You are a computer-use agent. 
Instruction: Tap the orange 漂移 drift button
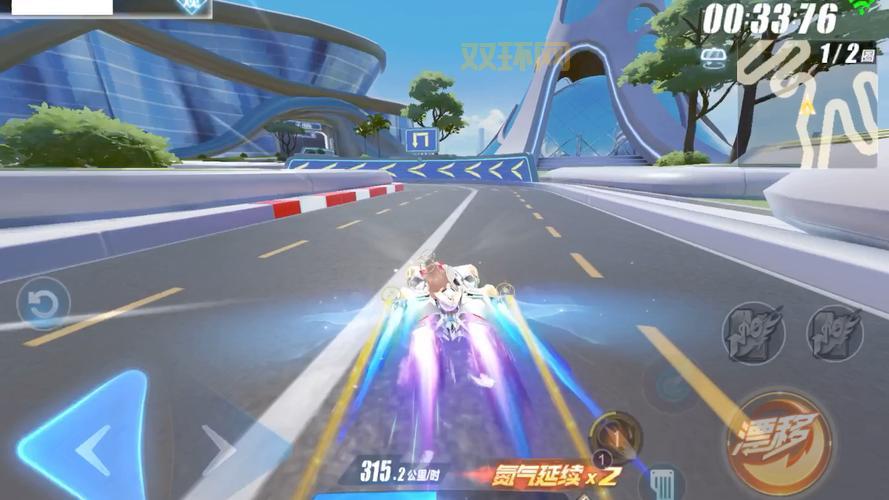pyautogui.click(x=780, y=442)
